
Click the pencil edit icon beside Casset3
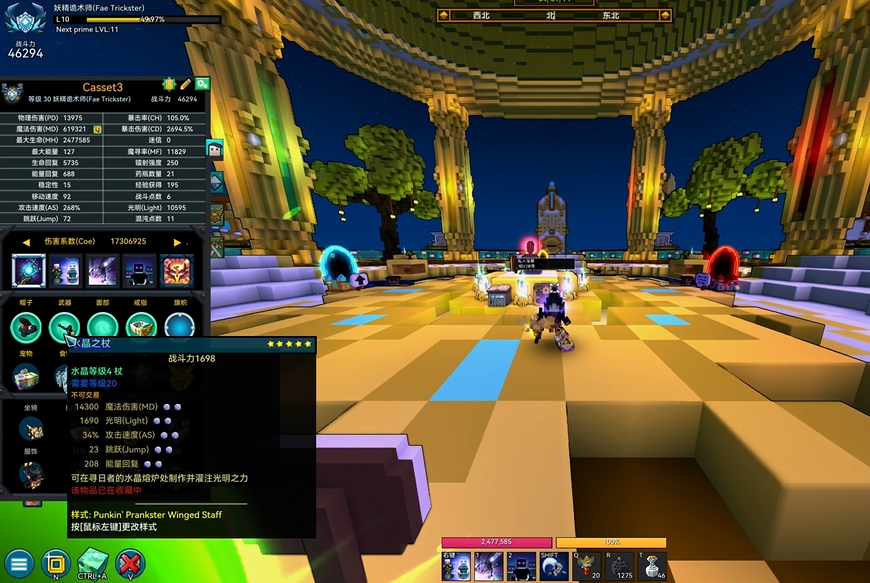186,85
